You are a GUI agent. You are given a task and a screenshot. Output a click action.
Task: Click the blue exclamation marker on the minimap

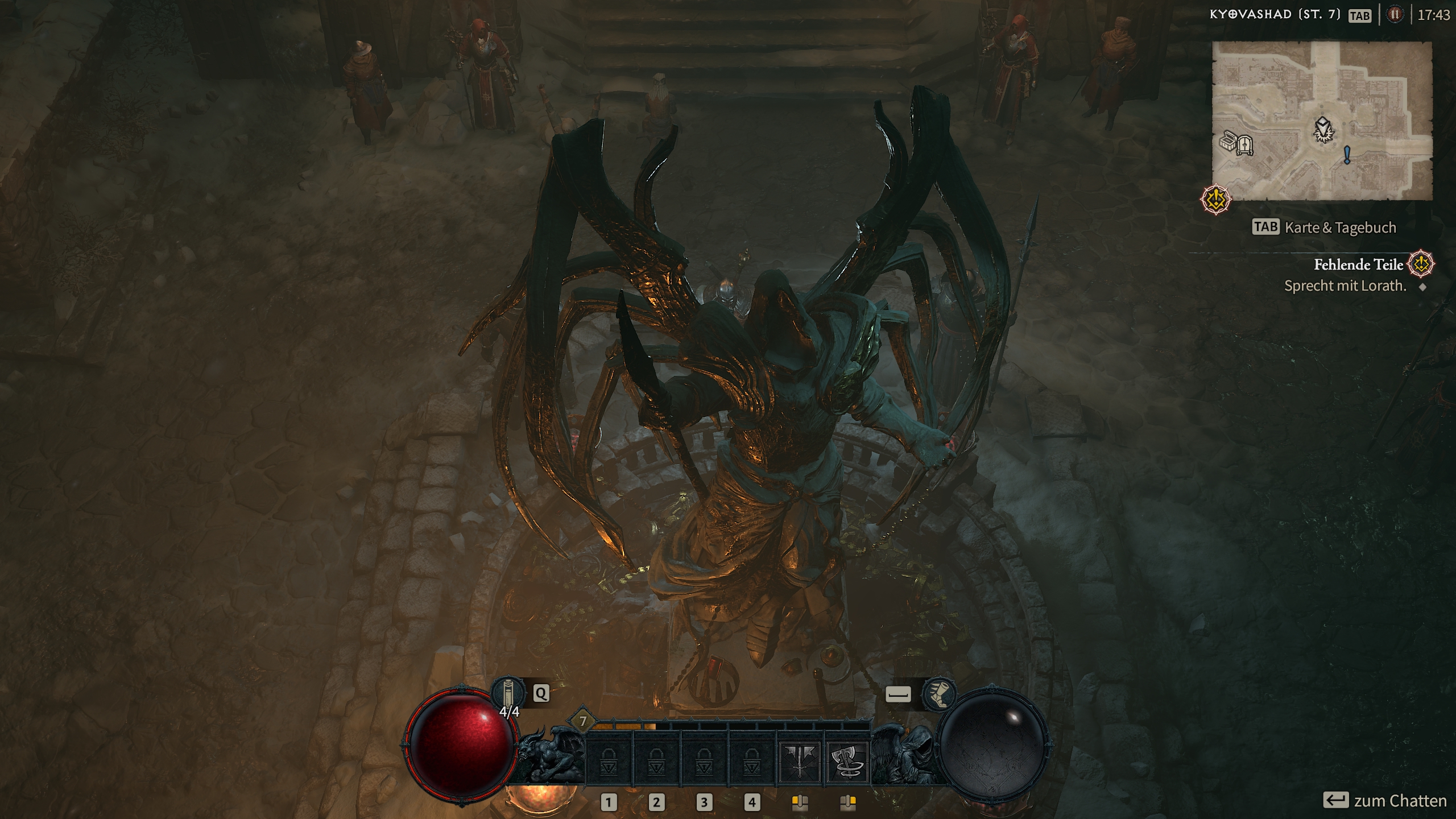click(1347, 155)
